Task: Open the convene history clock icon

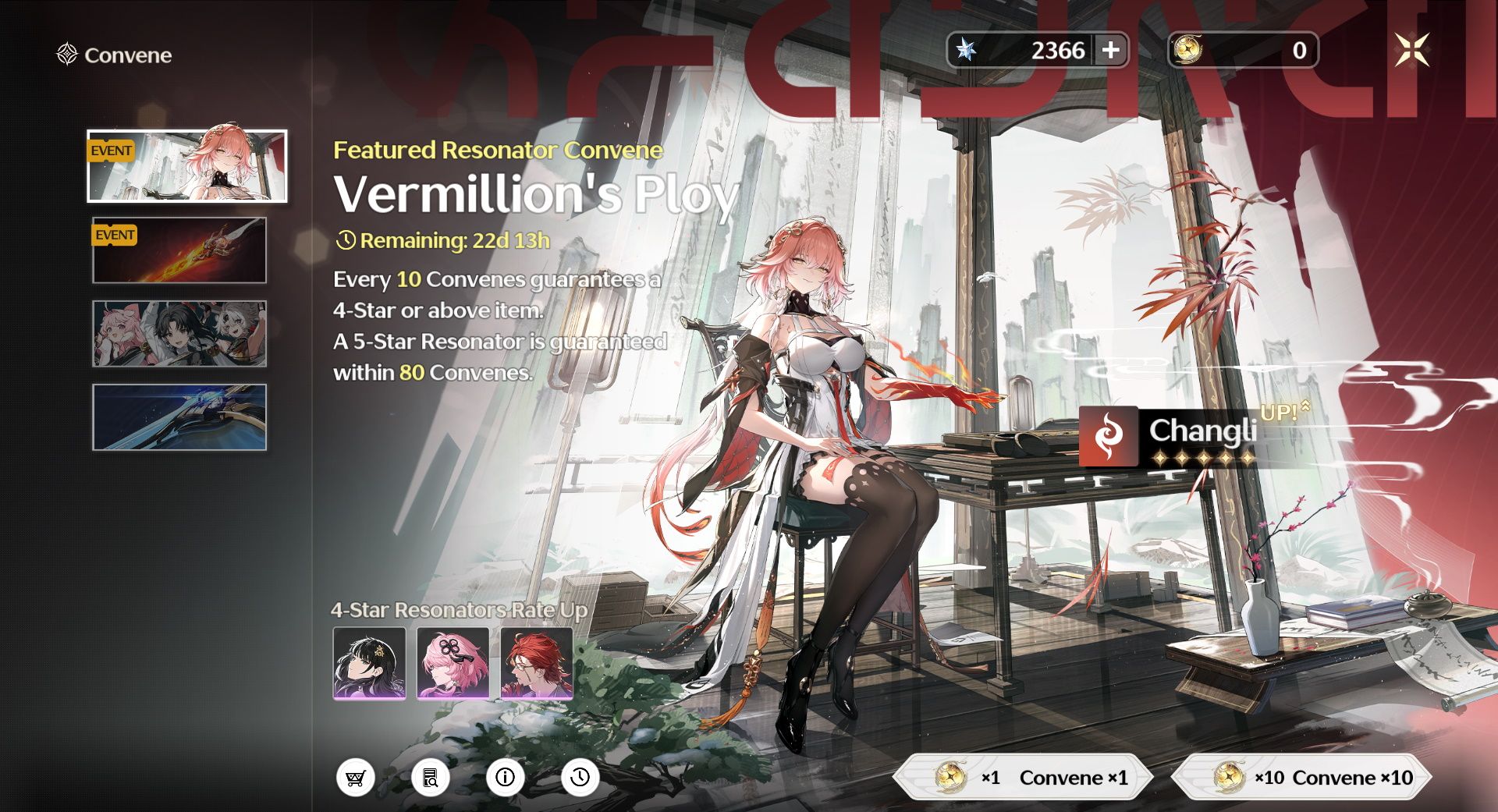Action: click(x=580, y=778)
